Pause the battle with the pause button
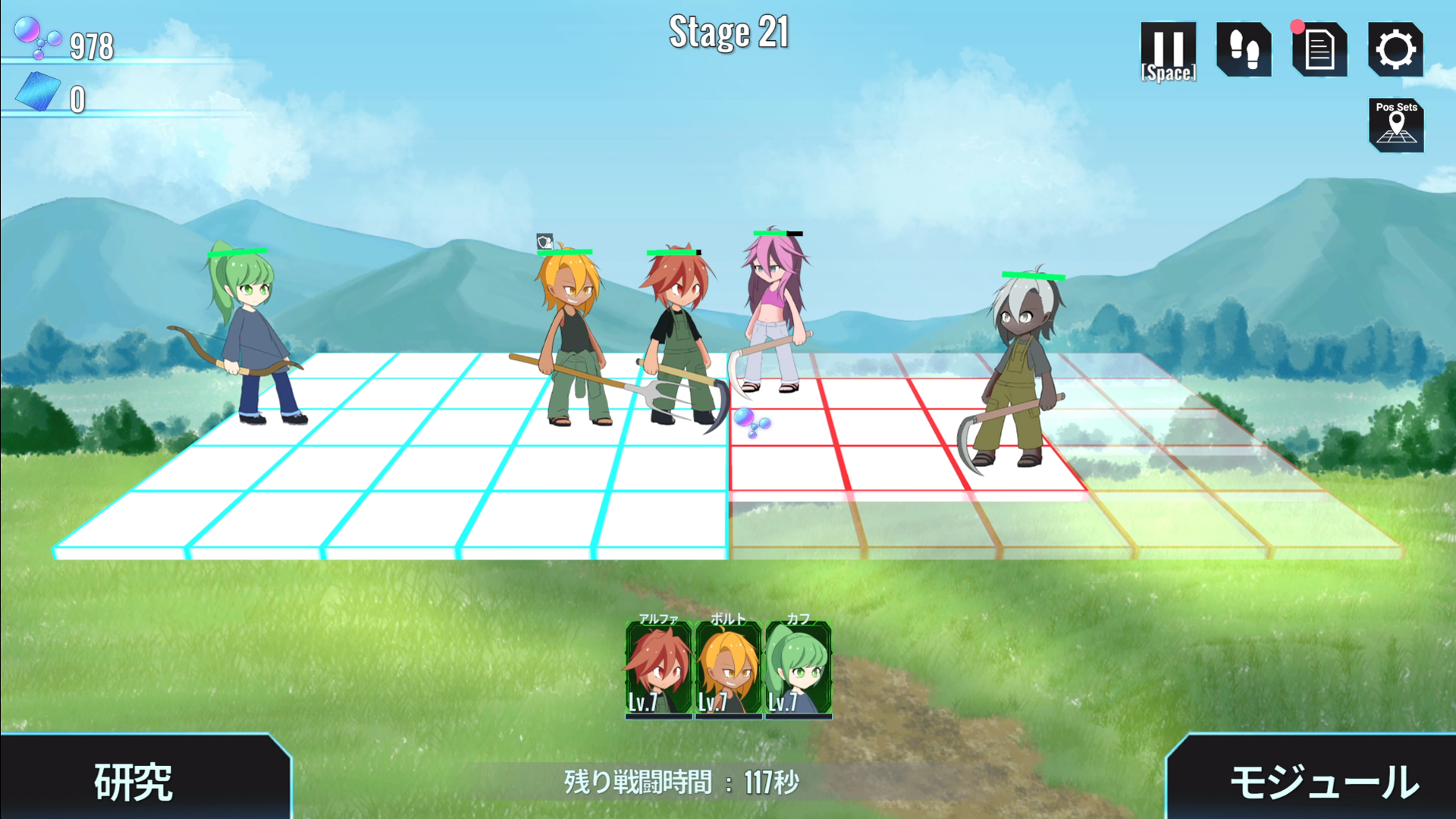The height and width of the screenshot is (819, 1456). point(1168,50)
